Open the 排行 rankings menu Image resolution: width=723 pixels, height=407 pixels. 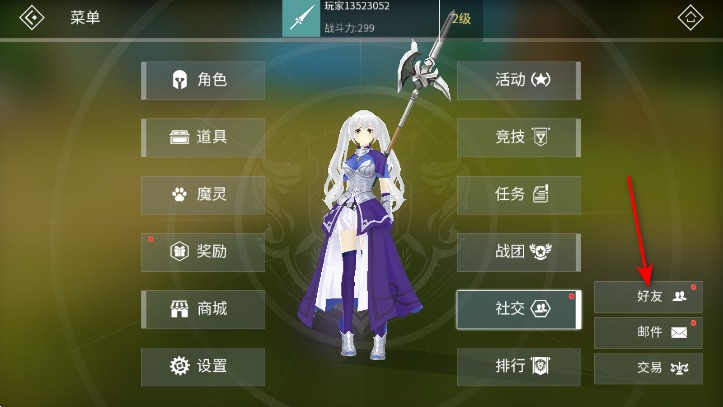pyautogui.click(x=518, y=366)
